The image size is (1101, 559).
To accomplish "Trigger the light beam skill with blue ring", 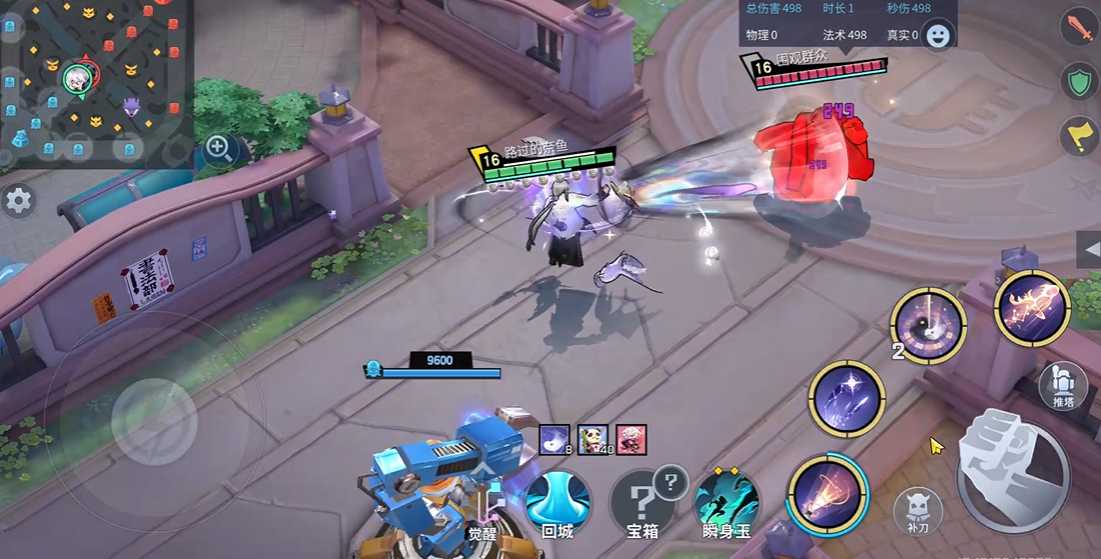I will pyautogui.click(x=827, y=493).
